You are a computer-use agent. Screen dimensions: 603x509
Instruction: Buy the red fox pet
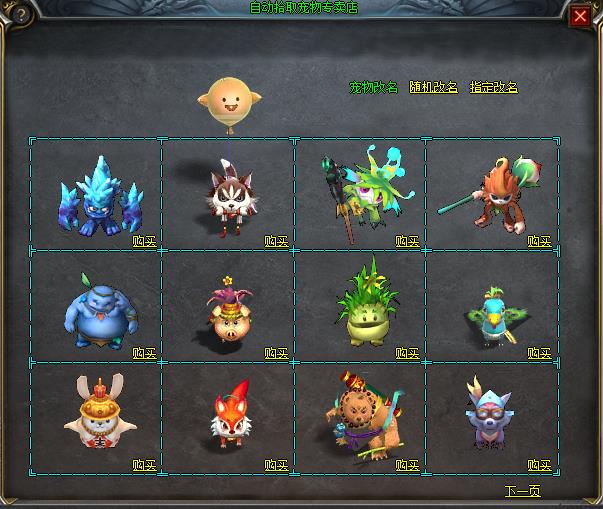pyautogui.click(x=276, y=465)
